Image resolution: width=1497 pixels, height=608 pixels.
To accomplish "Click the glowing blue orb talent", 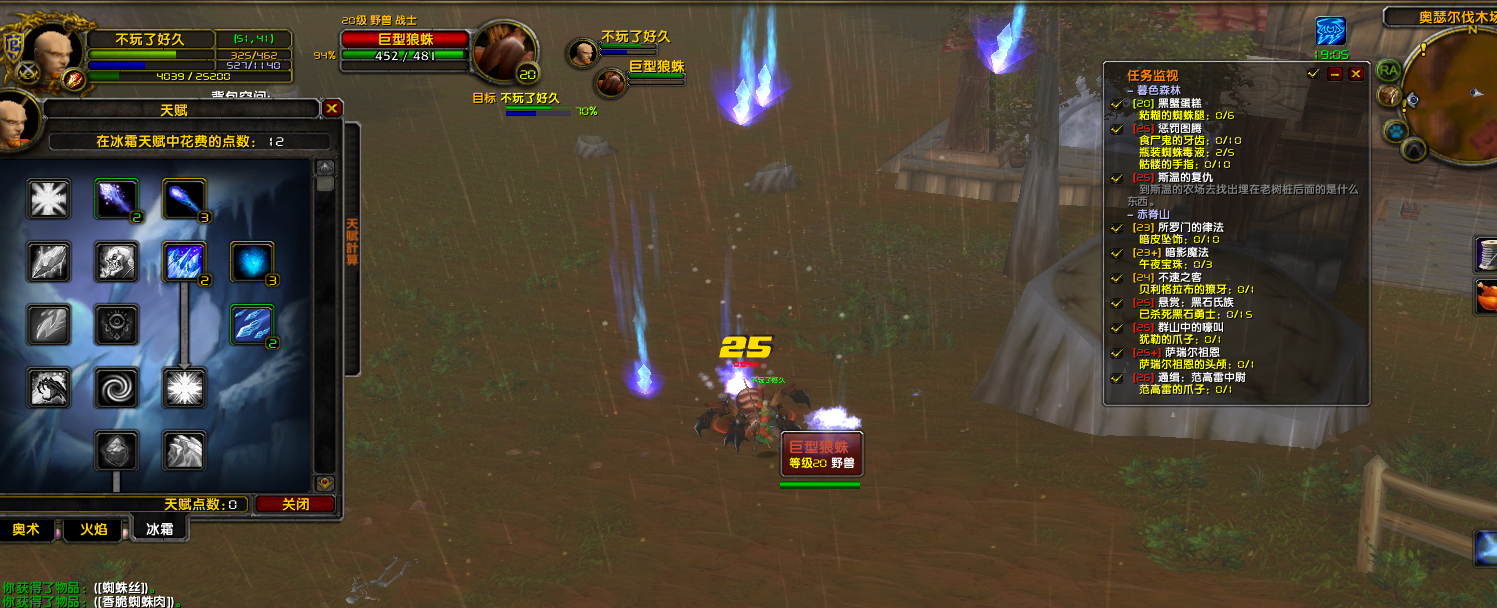I will point(252,262).
